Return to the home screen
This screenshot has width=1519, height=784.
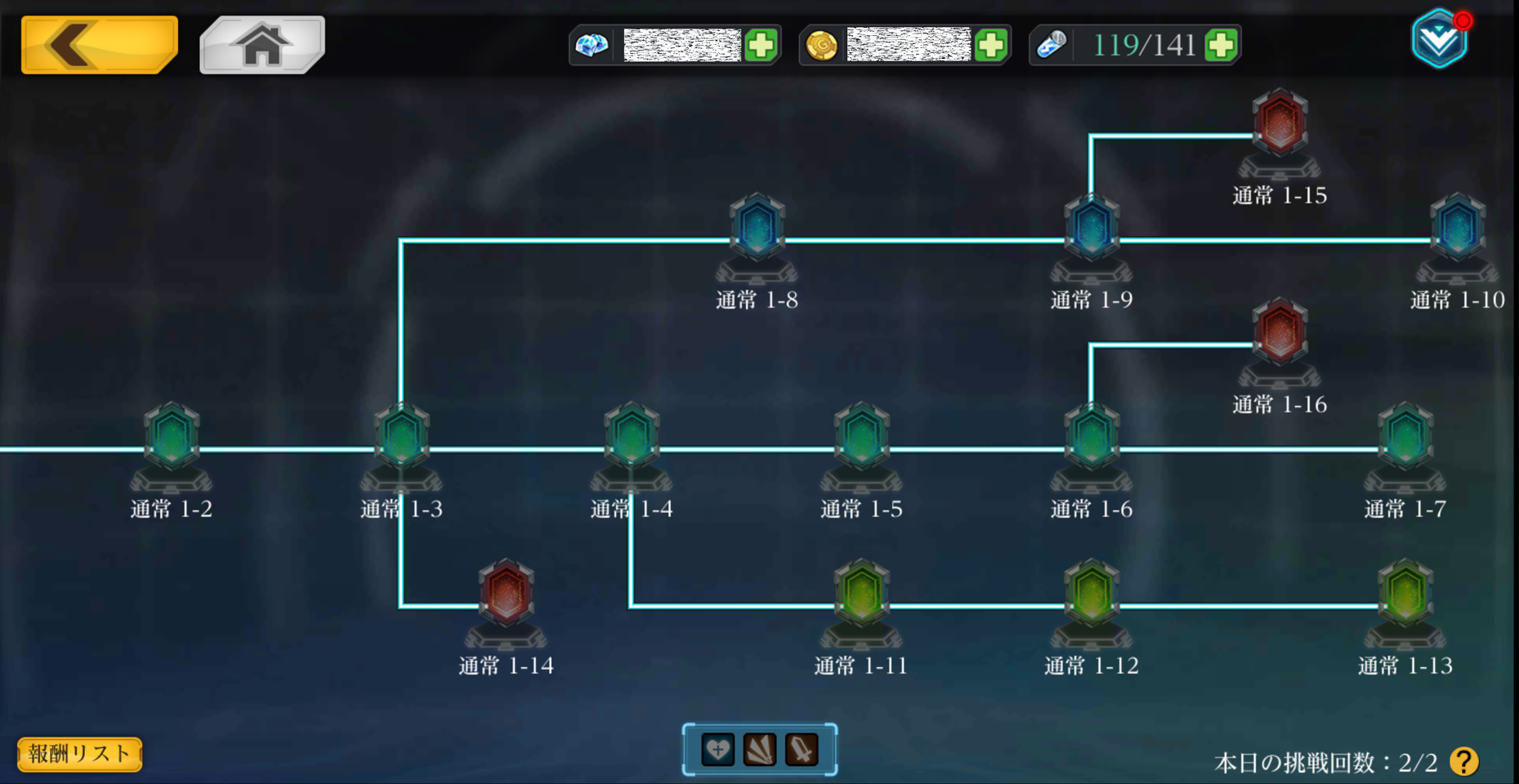pos(262,45)
